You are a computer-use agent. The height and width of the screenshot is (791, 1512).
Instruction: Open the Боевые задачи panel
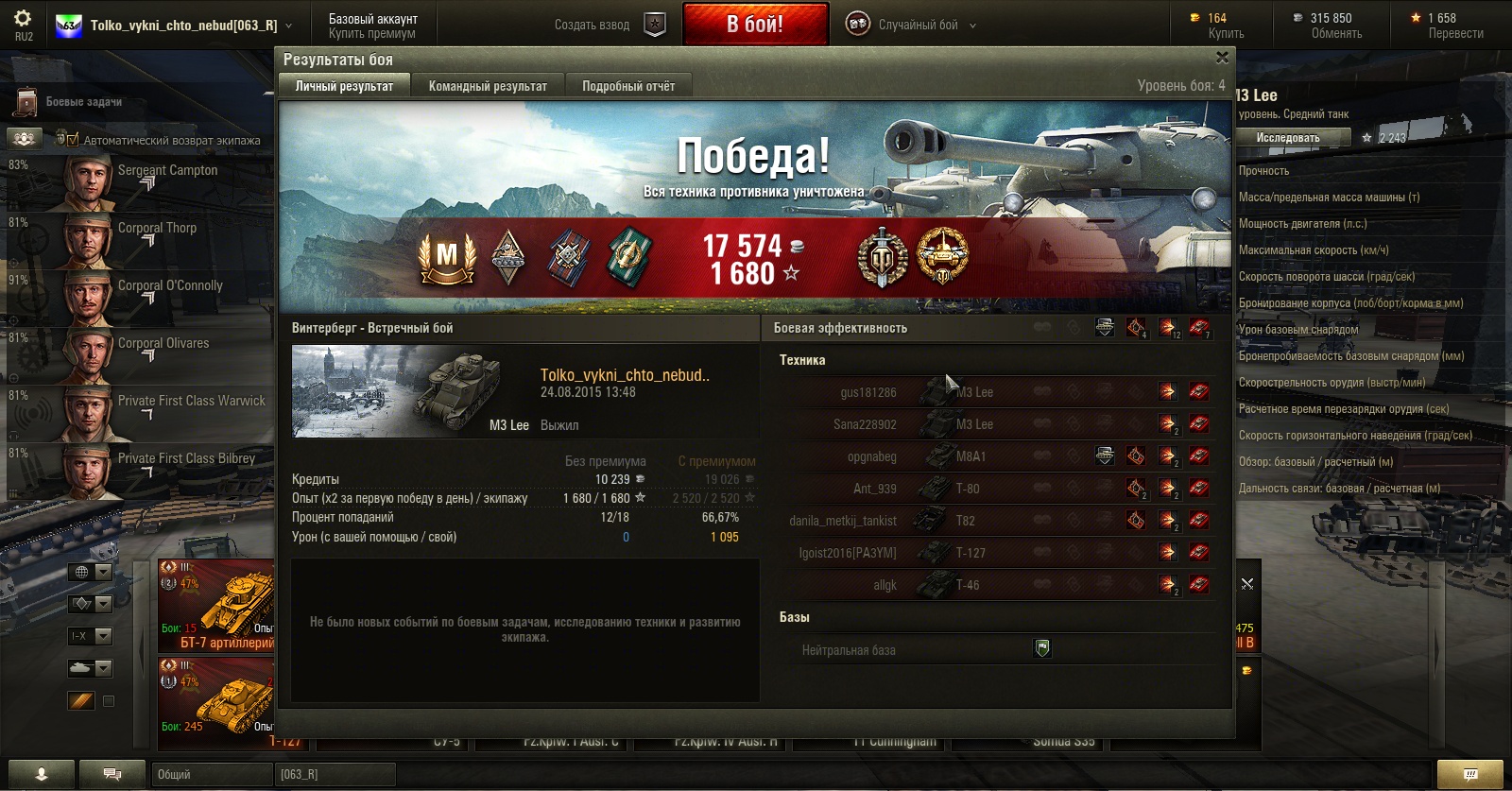pos(83,102)
